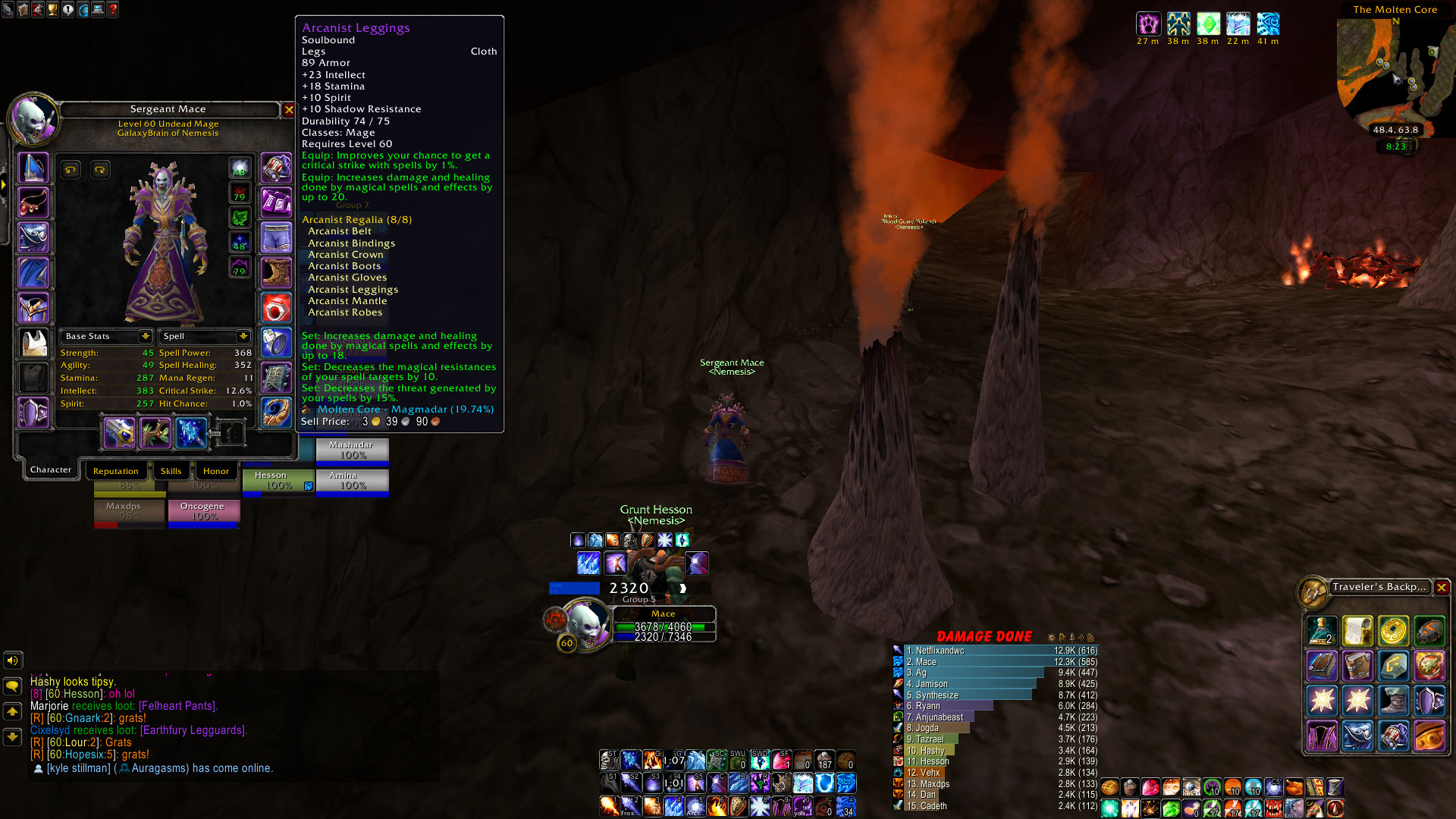Open the Spell stats dropdown
1456x819 pixels.
243,336
